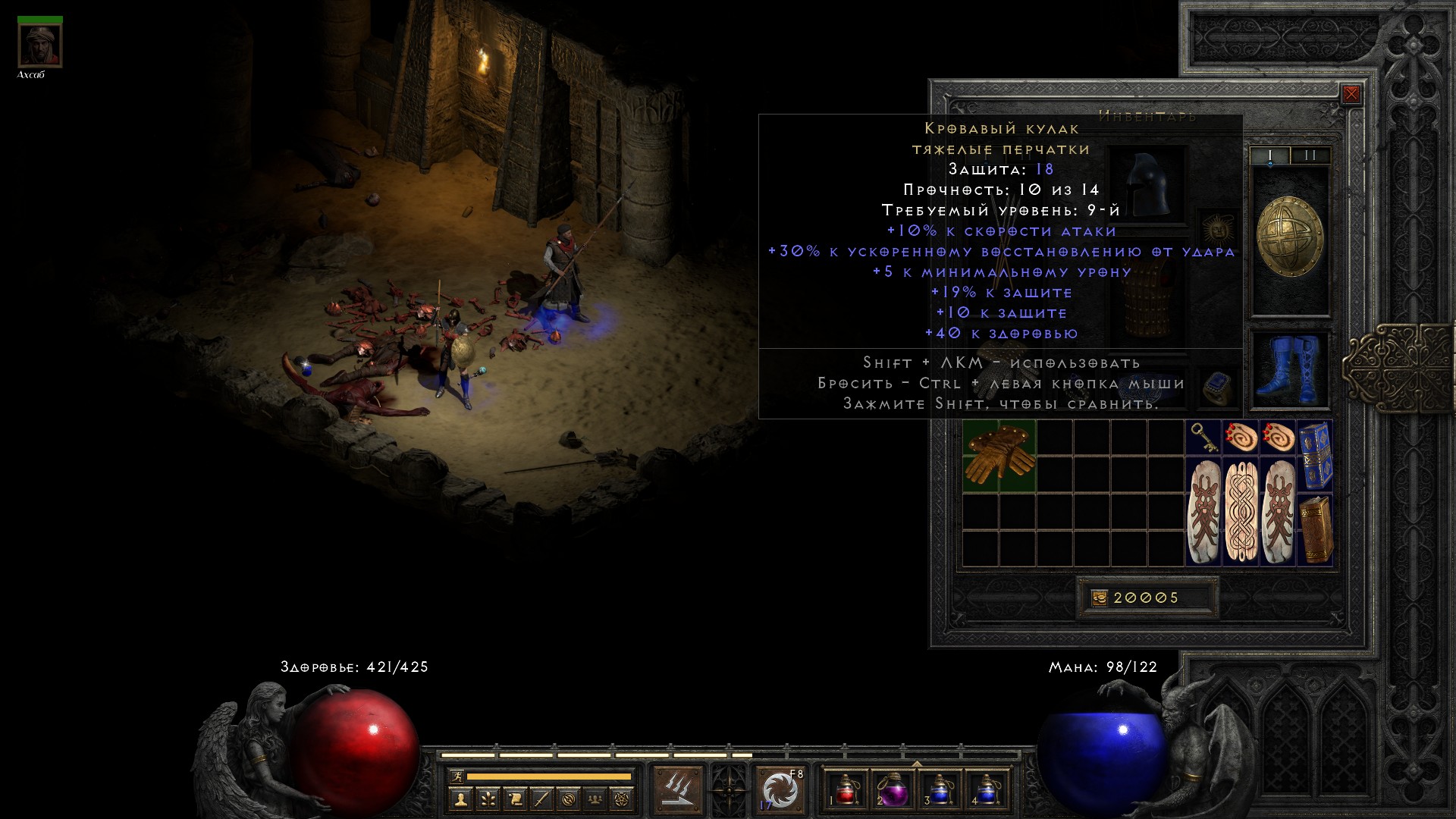Use the red health potion in belt
This screenshot has height=819, width=1456.
[x=847, y=789]
